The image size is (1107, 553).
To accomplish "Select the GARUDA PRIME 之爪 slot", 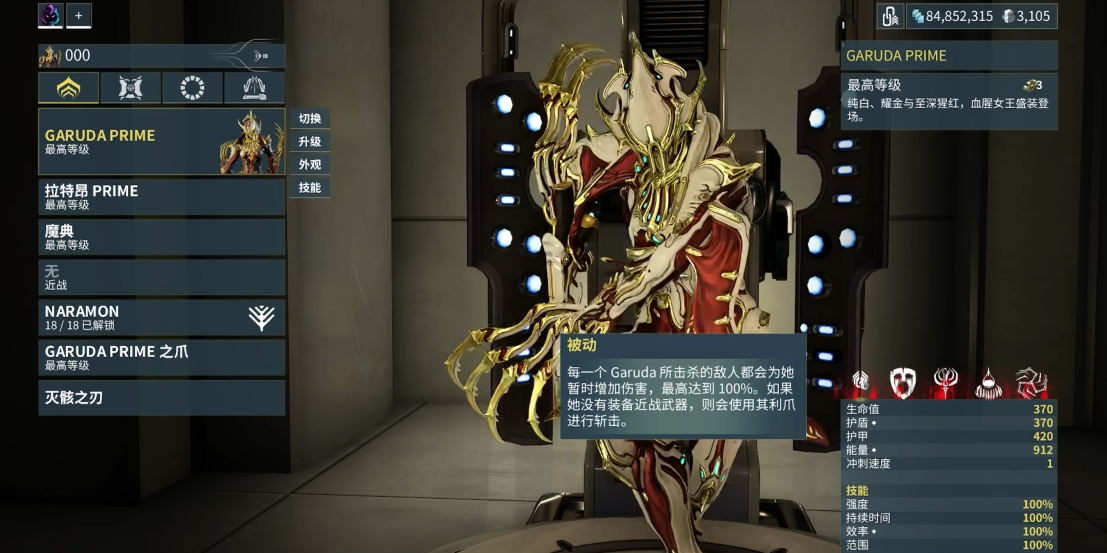I will pos(160,357).
